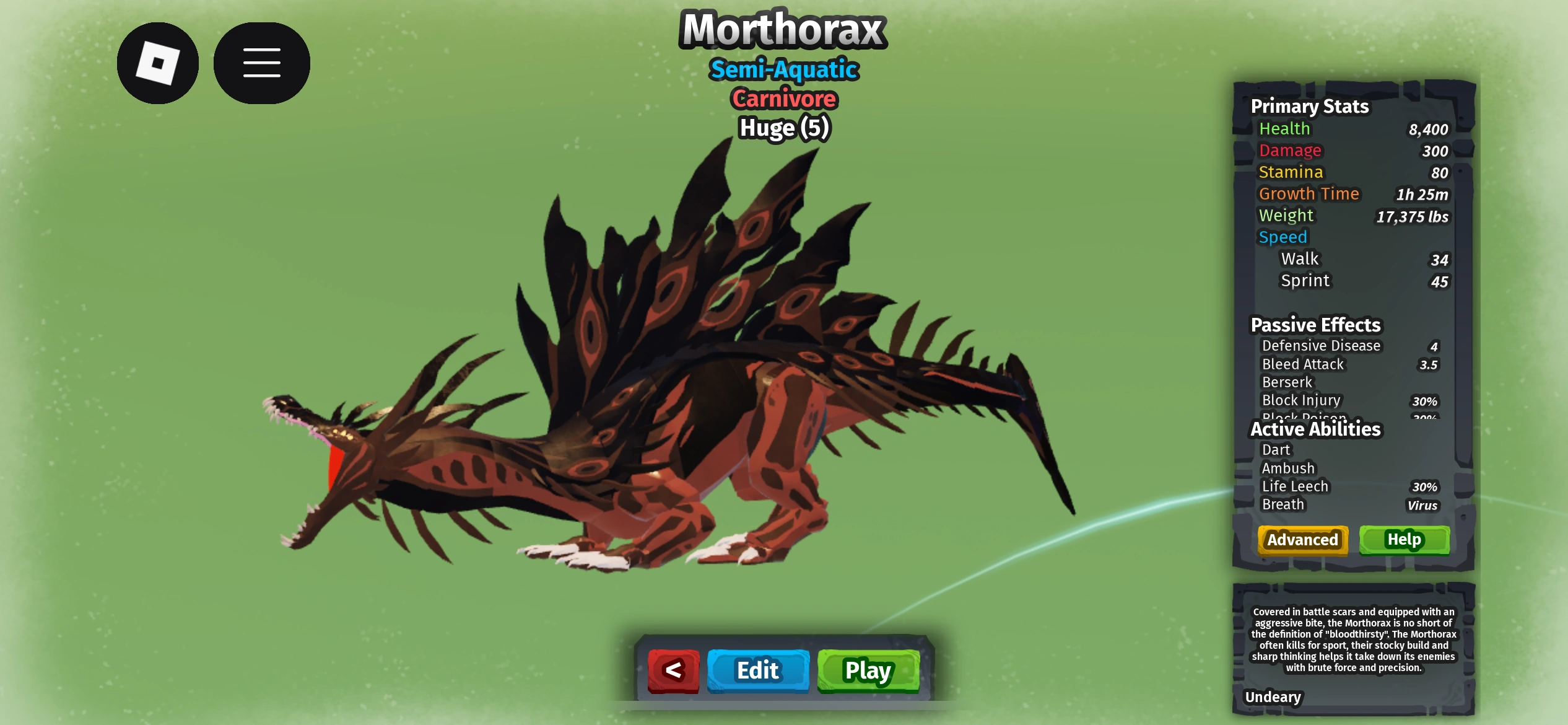Expand the Advanced stats view
Image resolution: width=1568 pixels, height=725 pixels.
click(1302, 540)
